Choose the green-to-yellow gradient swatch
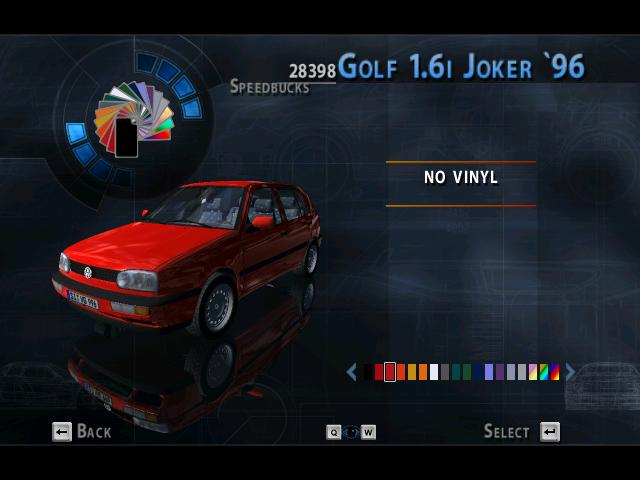This screenshot has height=480, width=640. tap(544, 372)
